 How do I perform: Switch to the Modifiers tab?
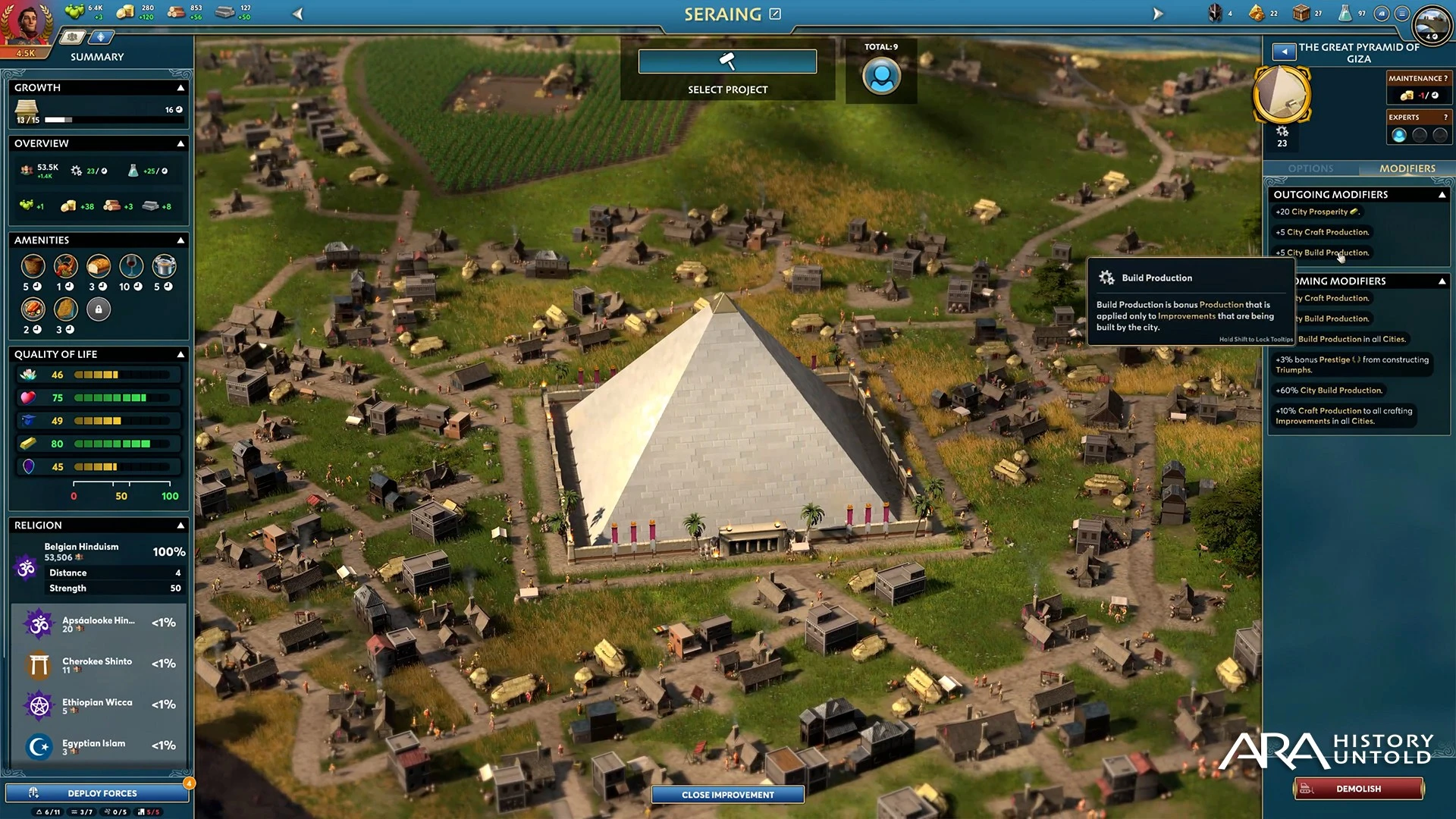[1407, 168]
